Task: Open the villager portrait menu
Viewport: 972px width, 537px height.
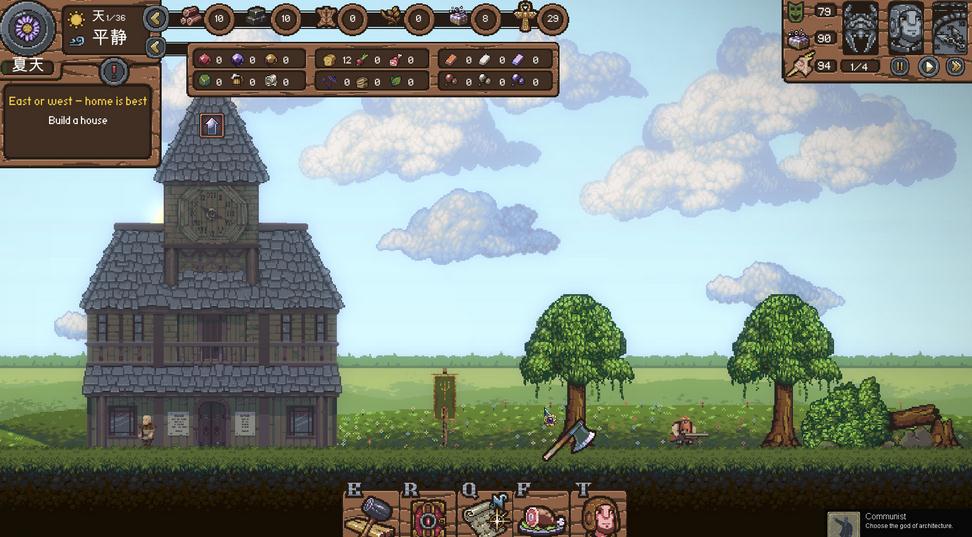Action: (602, 516)
